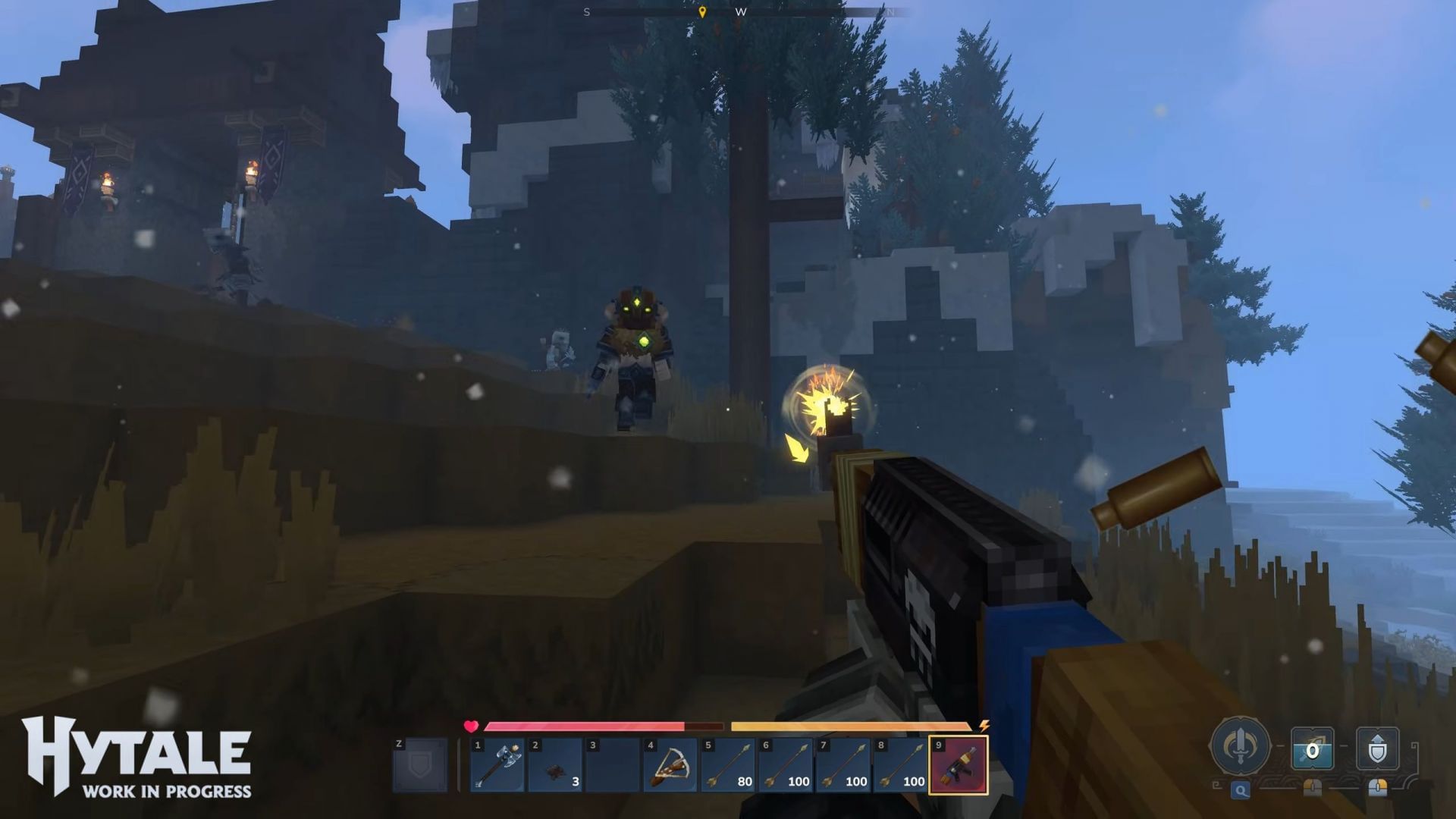Click the W heading on the compass bar
Screen dimensions: 1456x819
tap(742, 12)
